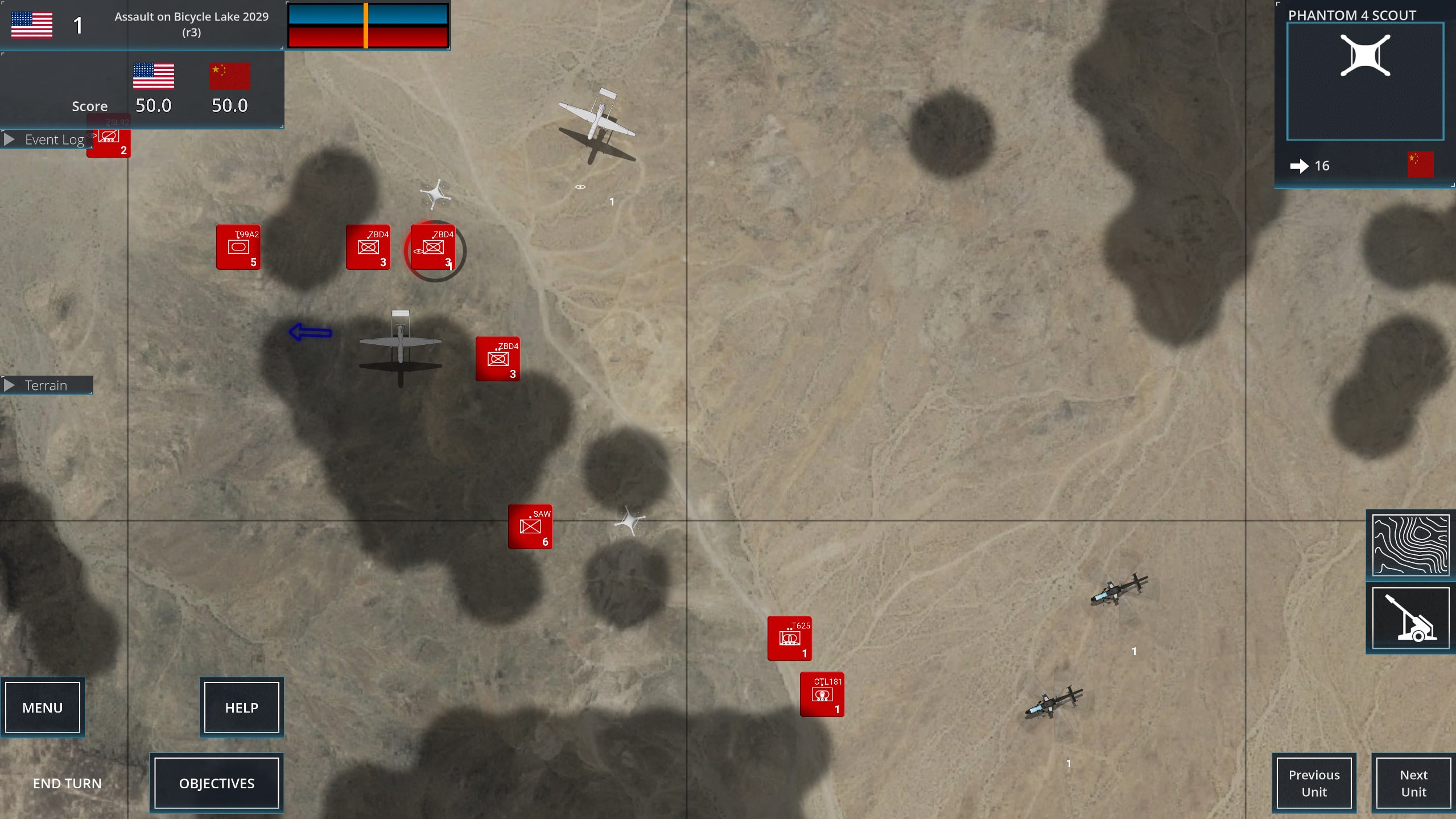Expand the Event Log panel

tap(47, 139)
